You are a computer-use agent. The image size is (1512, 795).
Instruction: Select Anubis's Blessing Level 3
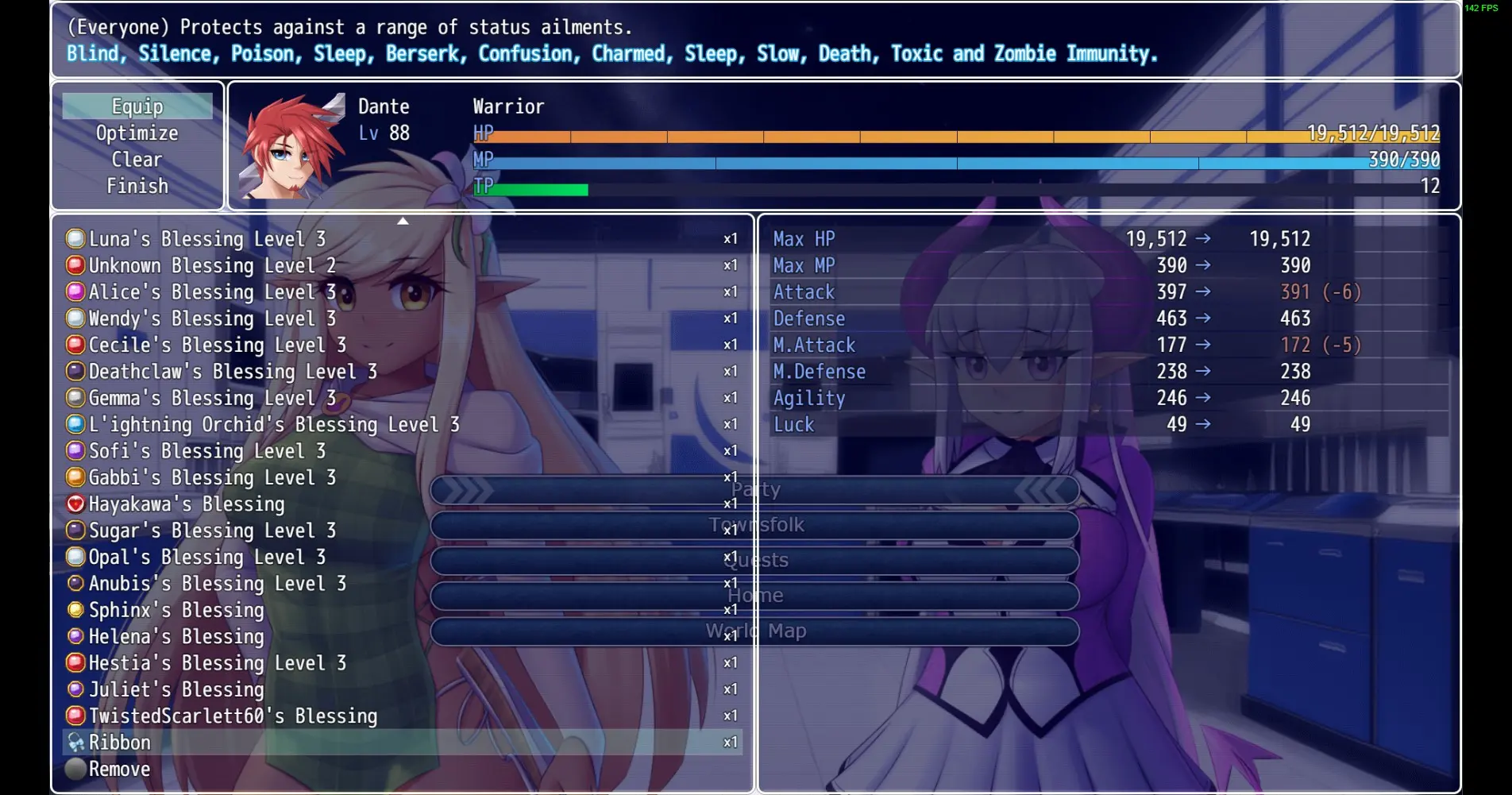[x=217, y=584]
